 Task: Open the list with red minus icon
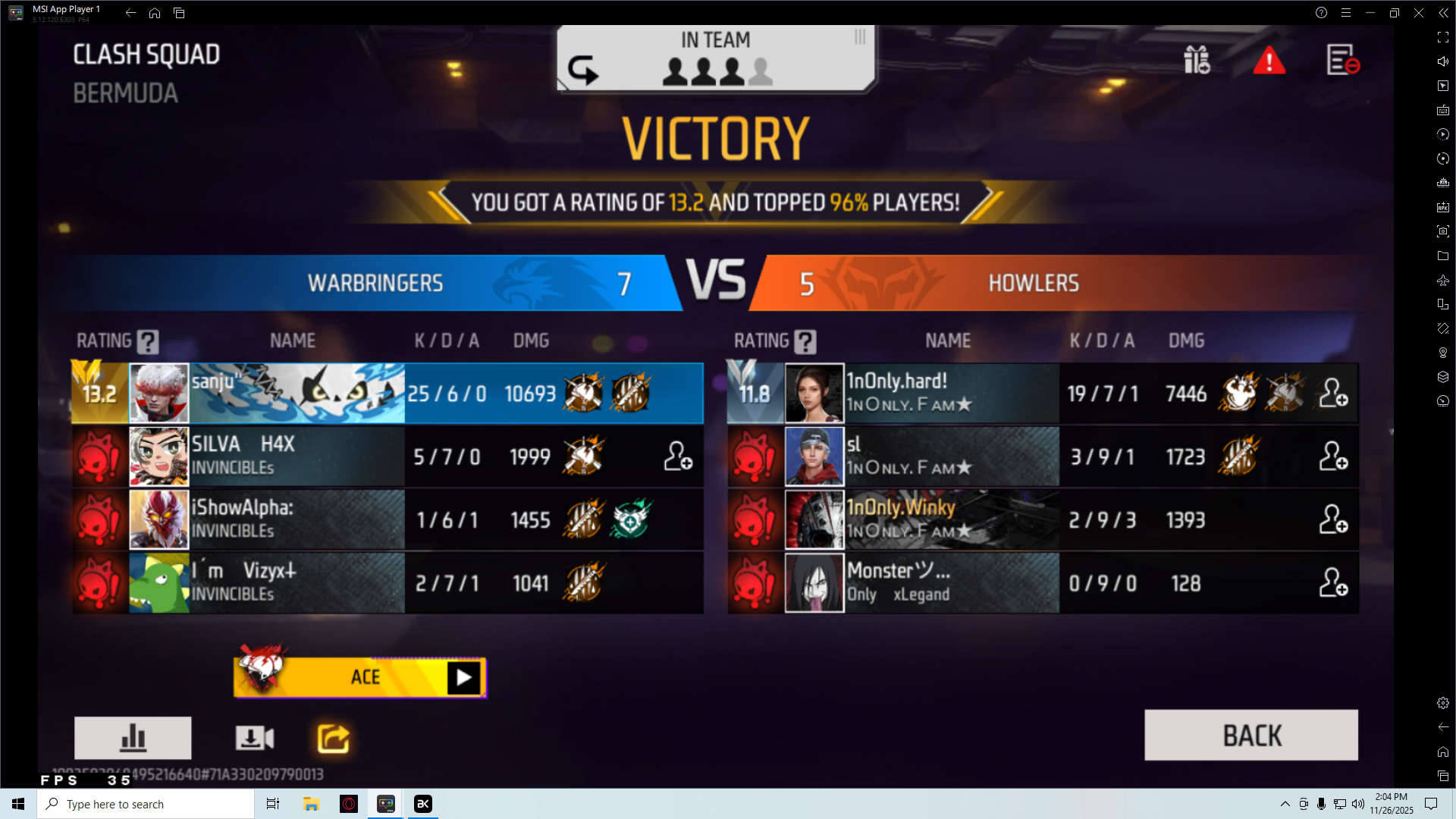click(1341, 60)
